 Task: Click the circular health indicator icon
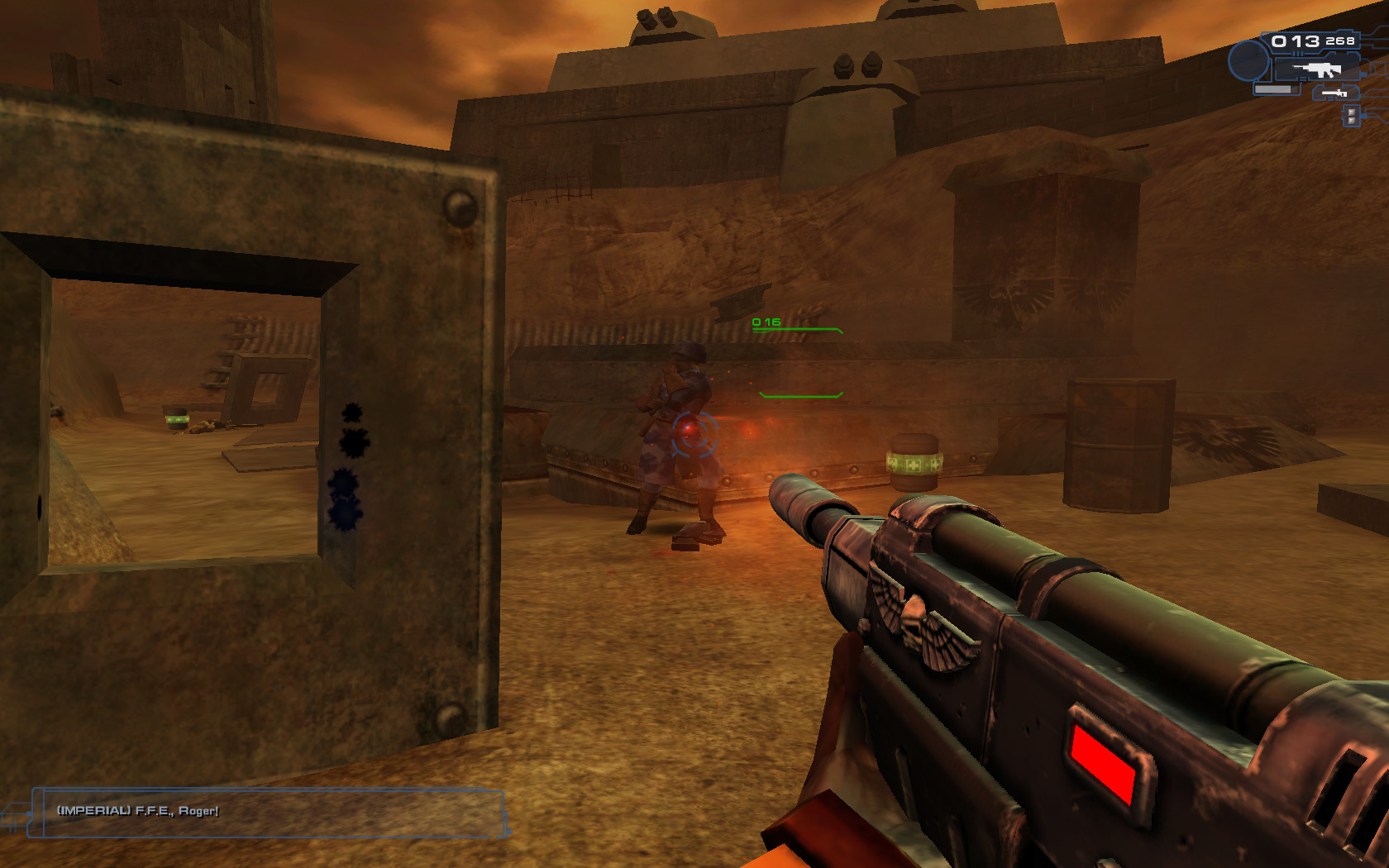point(1249,61)
